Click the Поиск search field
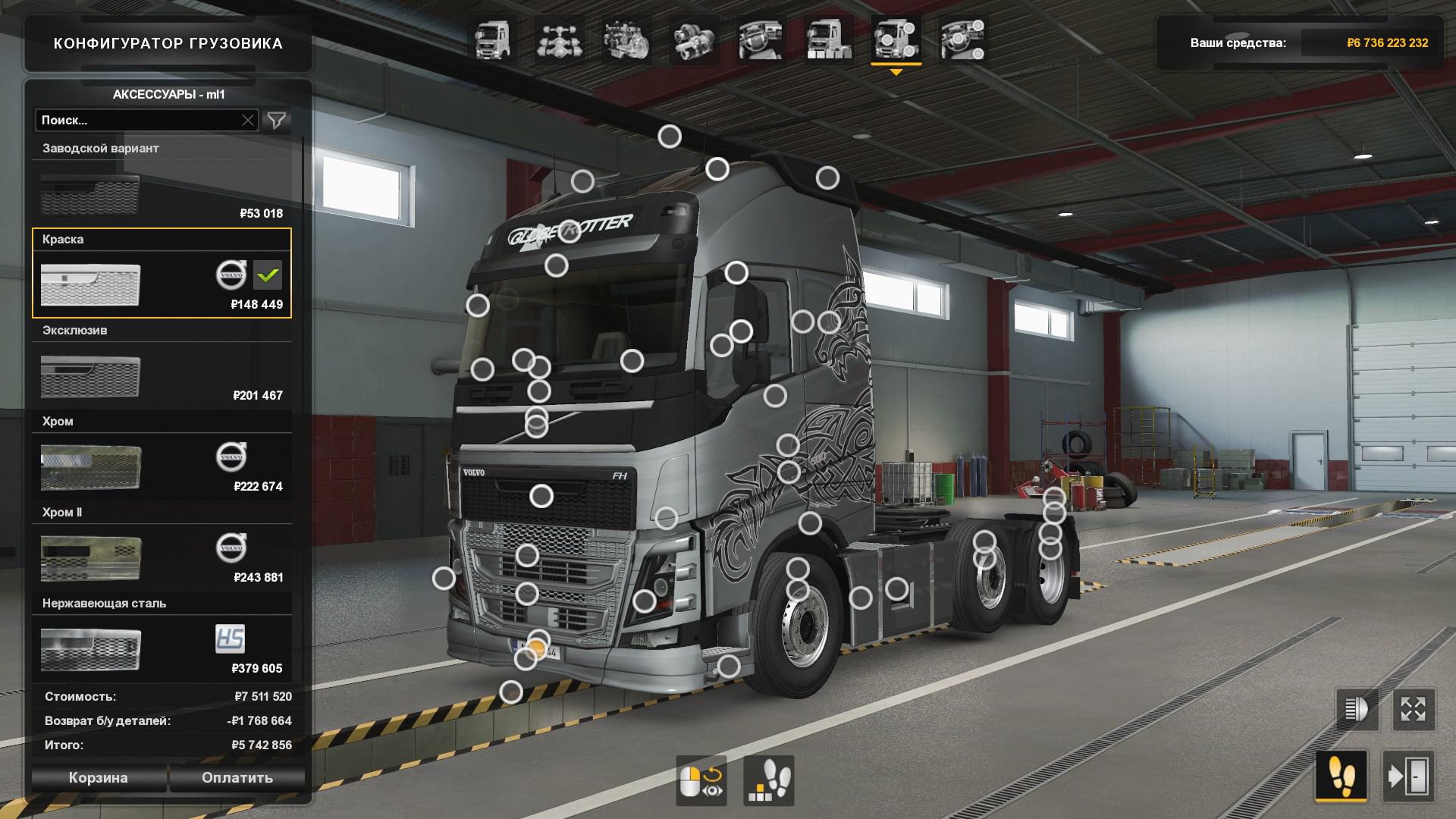 pos(136,121)
